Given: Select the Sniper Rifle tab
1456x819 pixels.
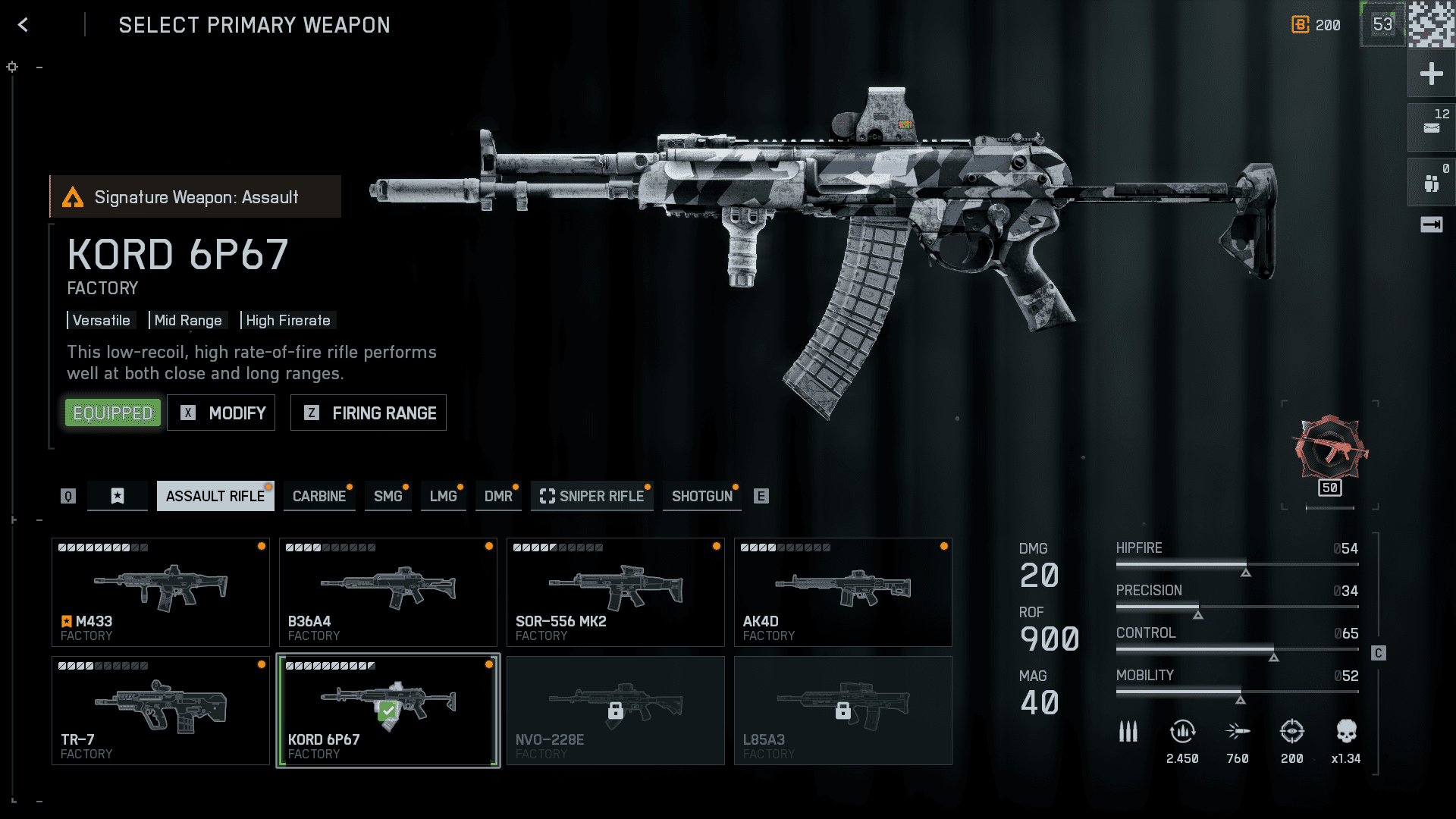Looking at the screenshot, I should coord(592,496).
